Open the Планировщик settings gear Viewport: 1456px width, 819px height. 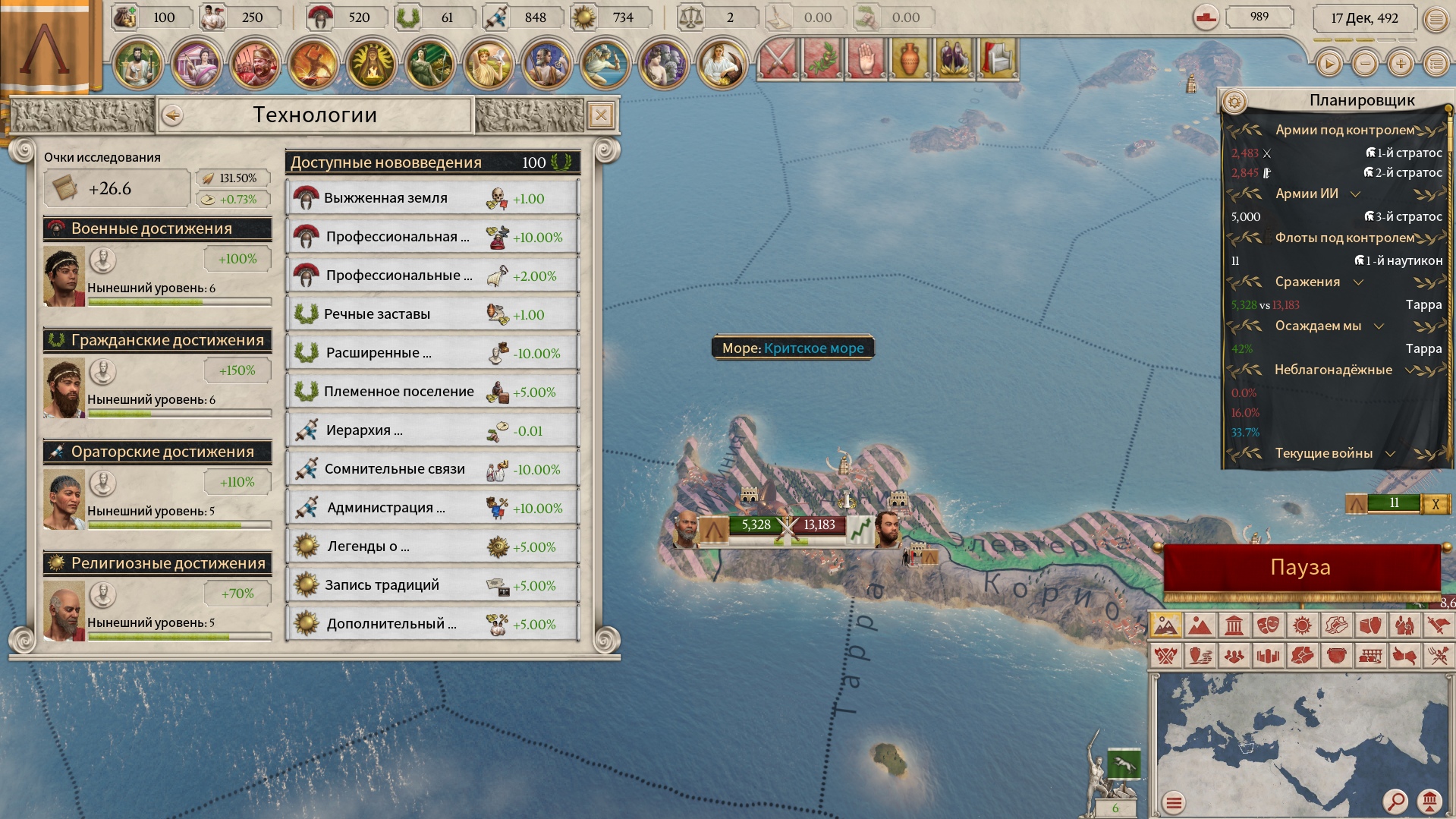tap(1234, 101)
